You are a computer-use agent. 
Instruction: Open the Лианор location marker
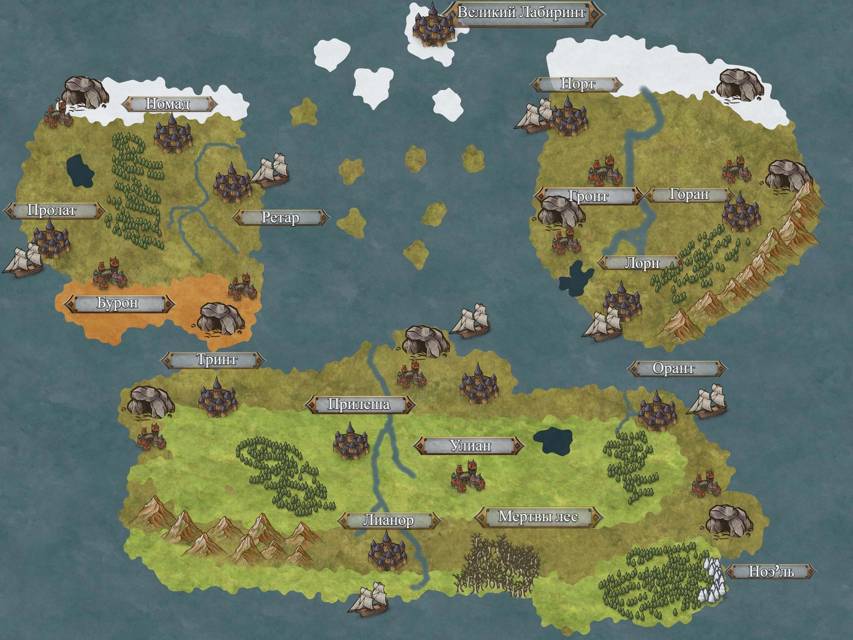pyautogui.click(x=389, y=520)
